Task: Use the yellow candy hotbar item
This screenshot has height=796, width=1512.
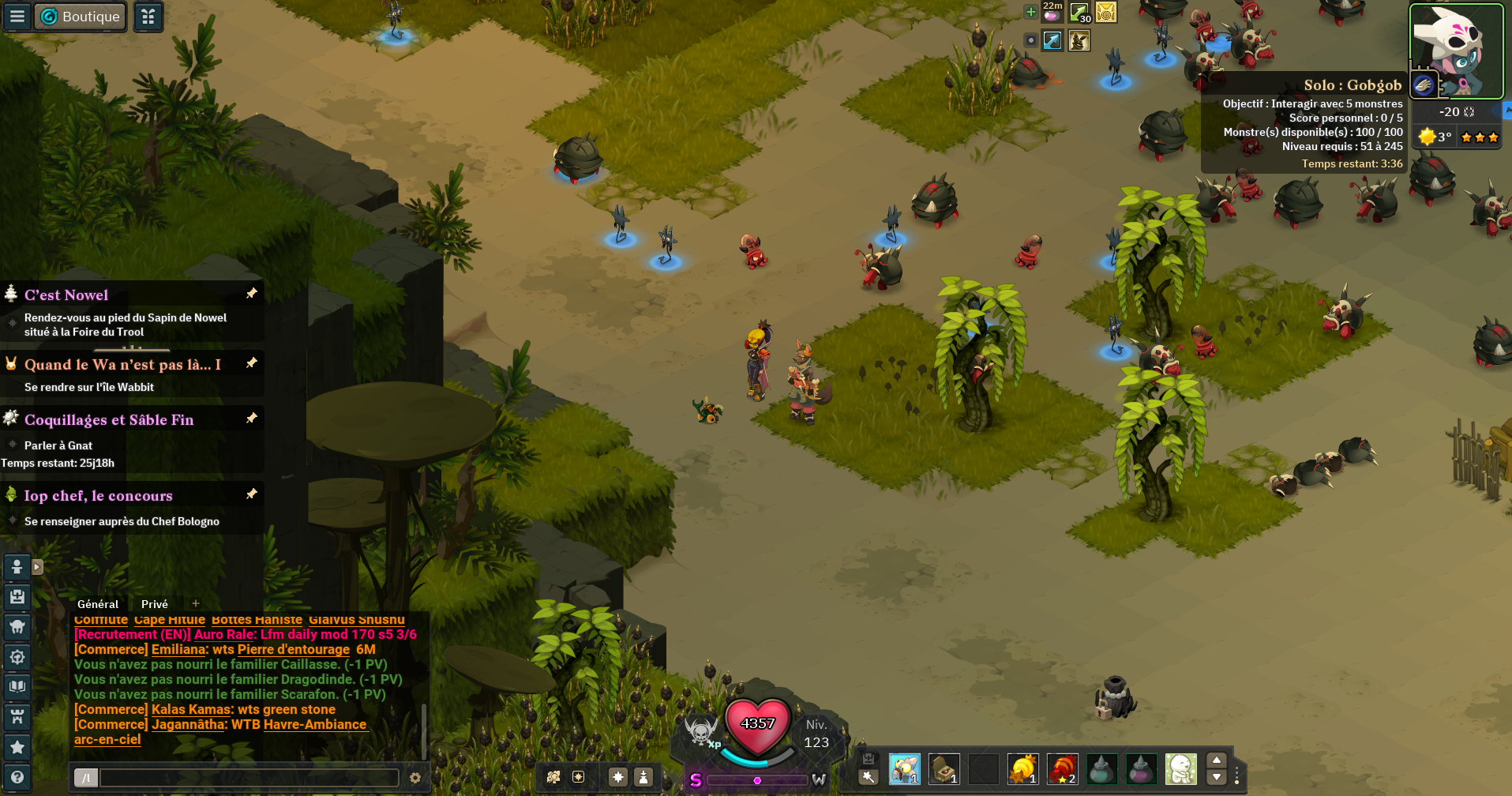Action: (1022, 768)
